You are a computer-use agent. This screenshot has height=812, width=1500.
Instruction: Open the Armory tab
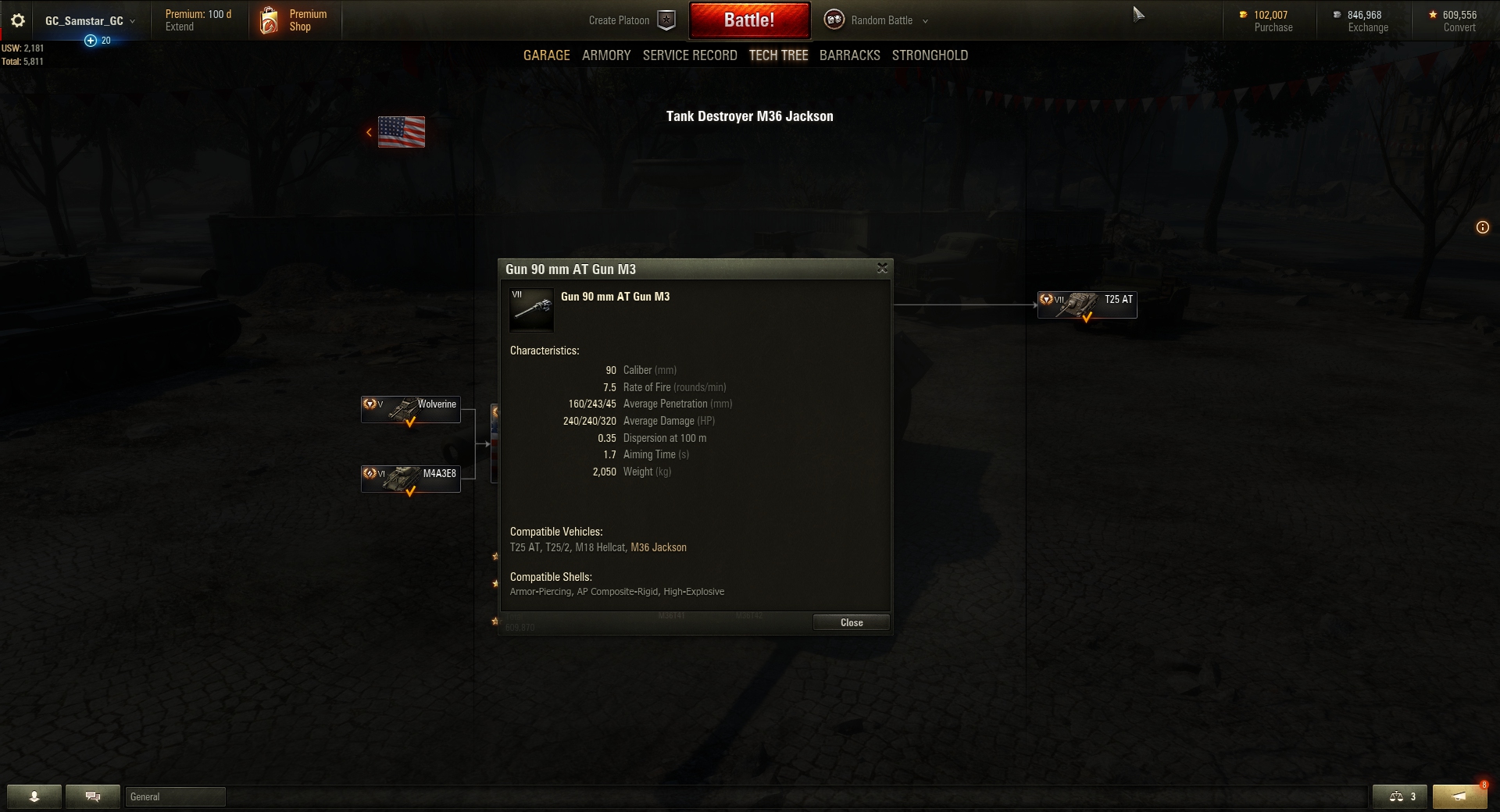(605, 55)
